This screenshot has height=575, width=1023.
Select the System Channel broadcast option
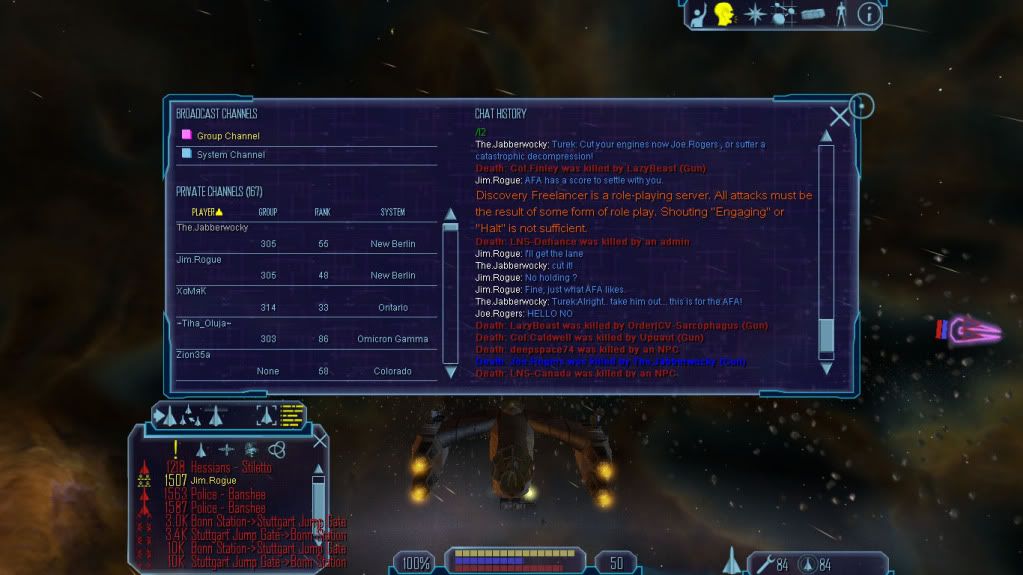click(231, 155)
